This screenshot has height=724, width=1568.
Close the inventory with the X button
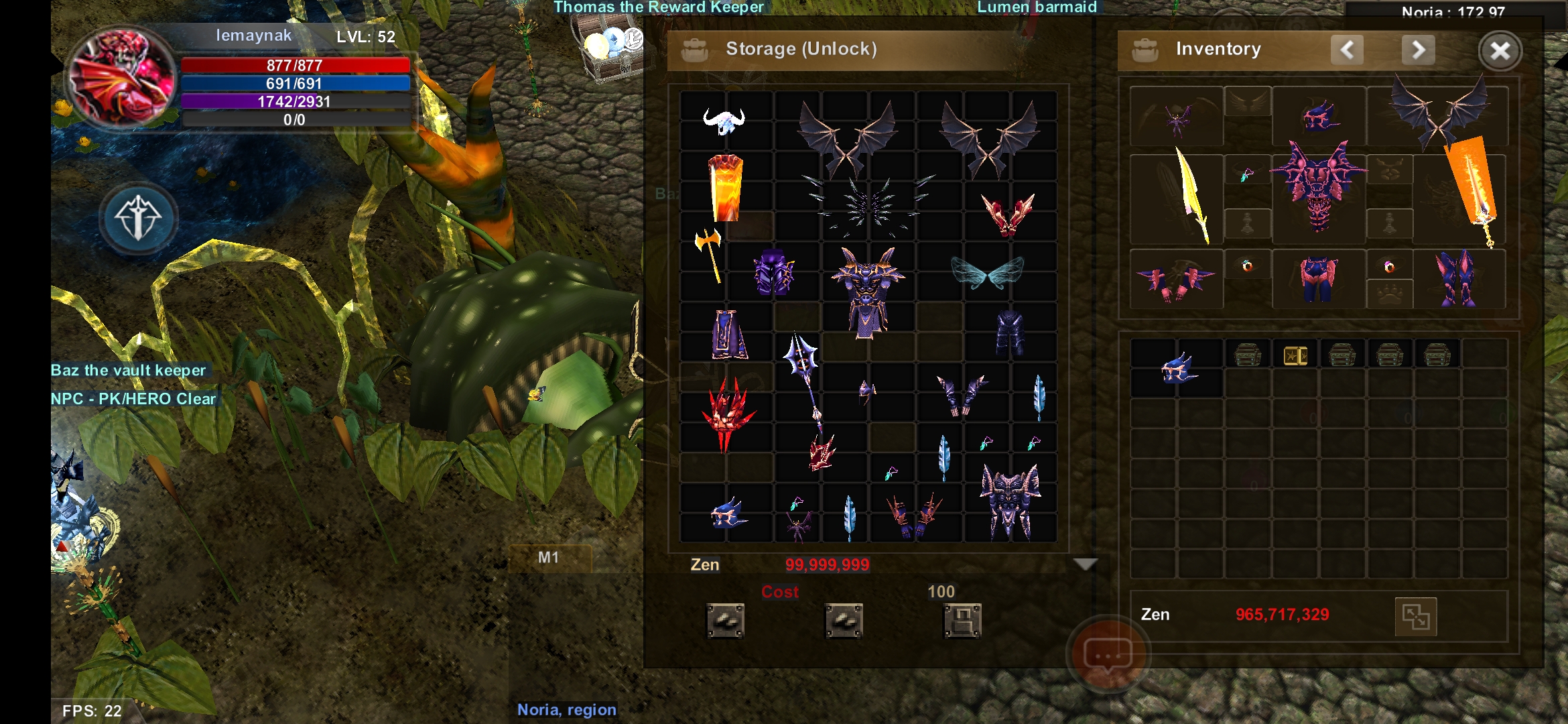click(1500, 51)
